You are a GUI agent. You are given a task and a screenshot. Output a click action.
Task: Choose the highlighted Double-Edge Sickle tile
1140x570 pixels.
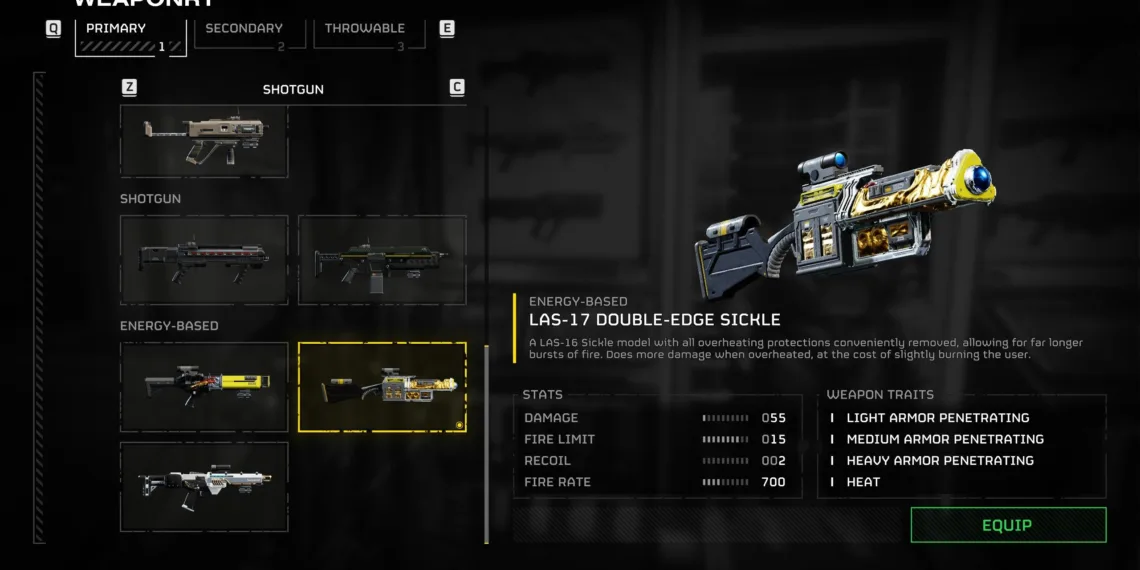click(x=382, y=387)
